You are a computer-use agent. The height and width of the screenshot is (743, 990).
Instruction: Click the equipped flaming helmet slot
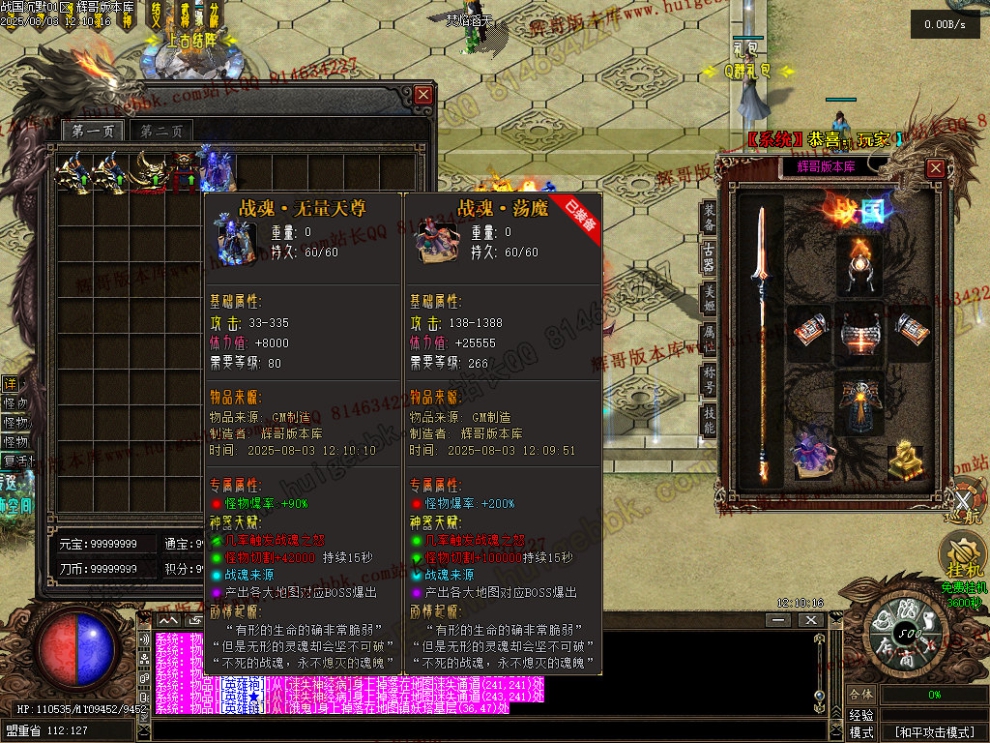pyautogui.click(x=859, y=263)
